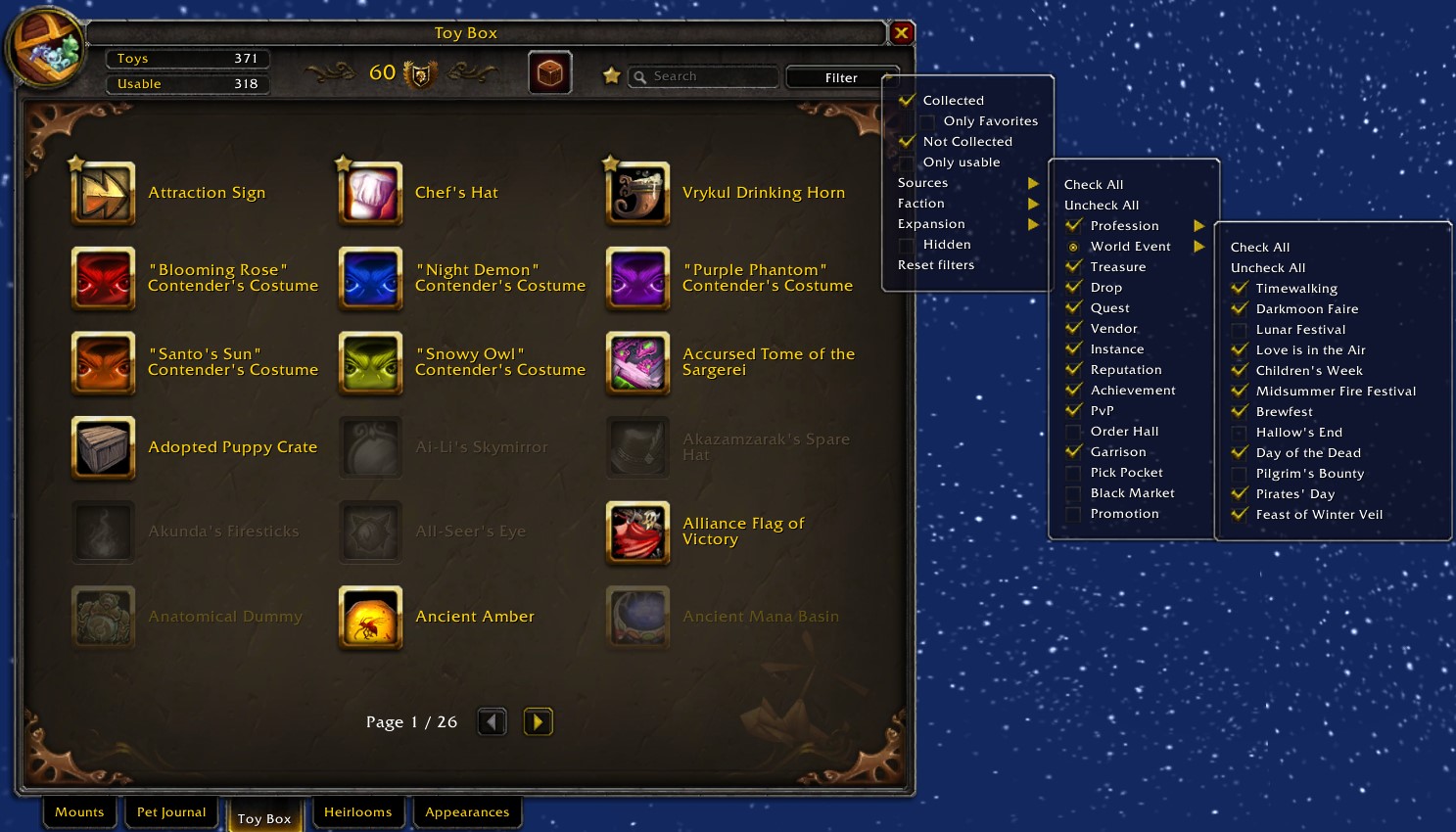Select the Adopted Puppy Crate toy
Screen dimensions: 1456x832
[x=104, y=448]
